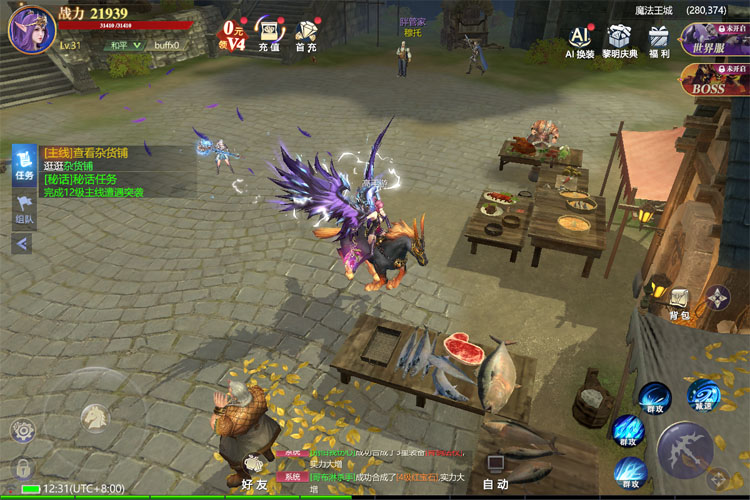This screenshot has height=500, width=750.
Task: Open the BOSS challenge banner
Action: [x=714, y=80]
